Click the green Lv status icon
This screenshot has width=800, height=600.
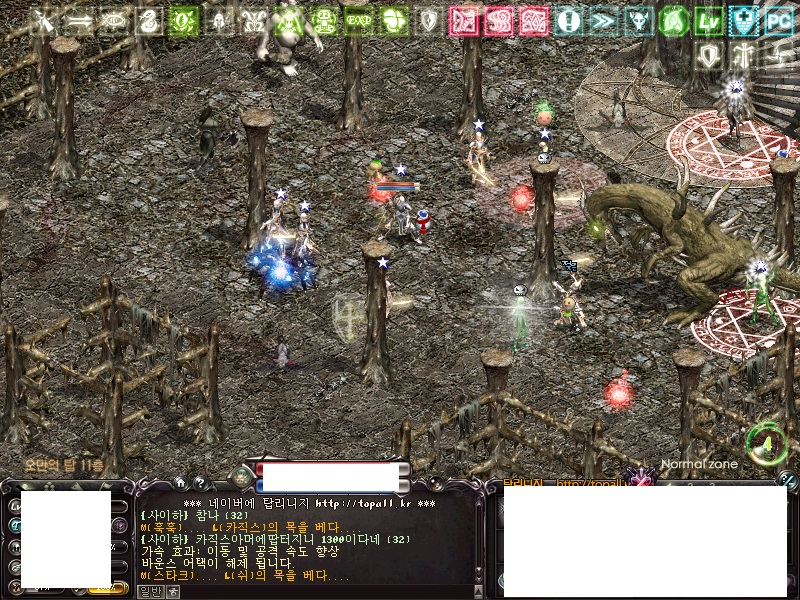coord(710,19)
